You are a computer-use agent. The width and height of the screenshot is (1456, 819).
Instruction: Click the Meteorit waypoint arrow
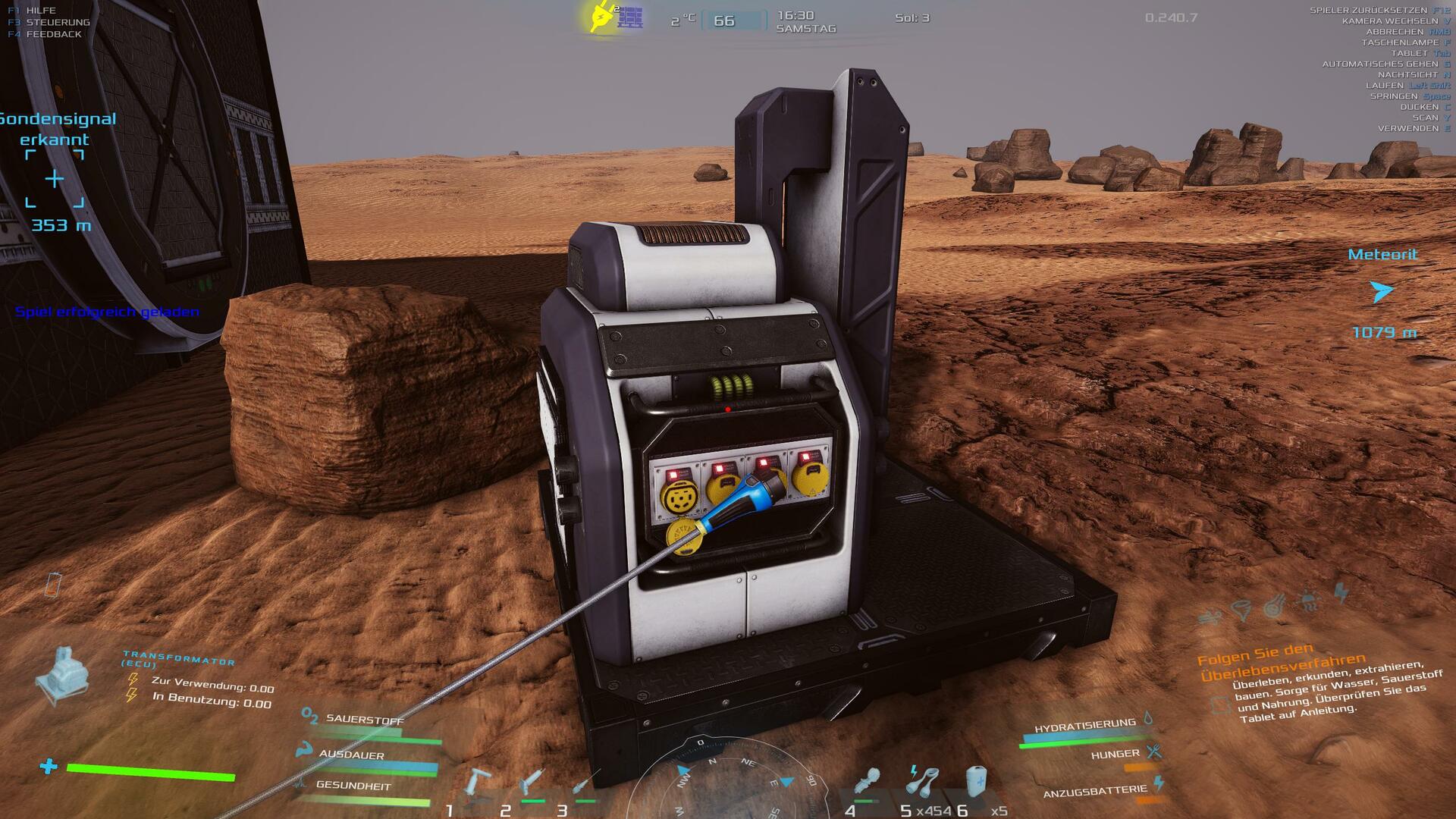click(1381, 291)
